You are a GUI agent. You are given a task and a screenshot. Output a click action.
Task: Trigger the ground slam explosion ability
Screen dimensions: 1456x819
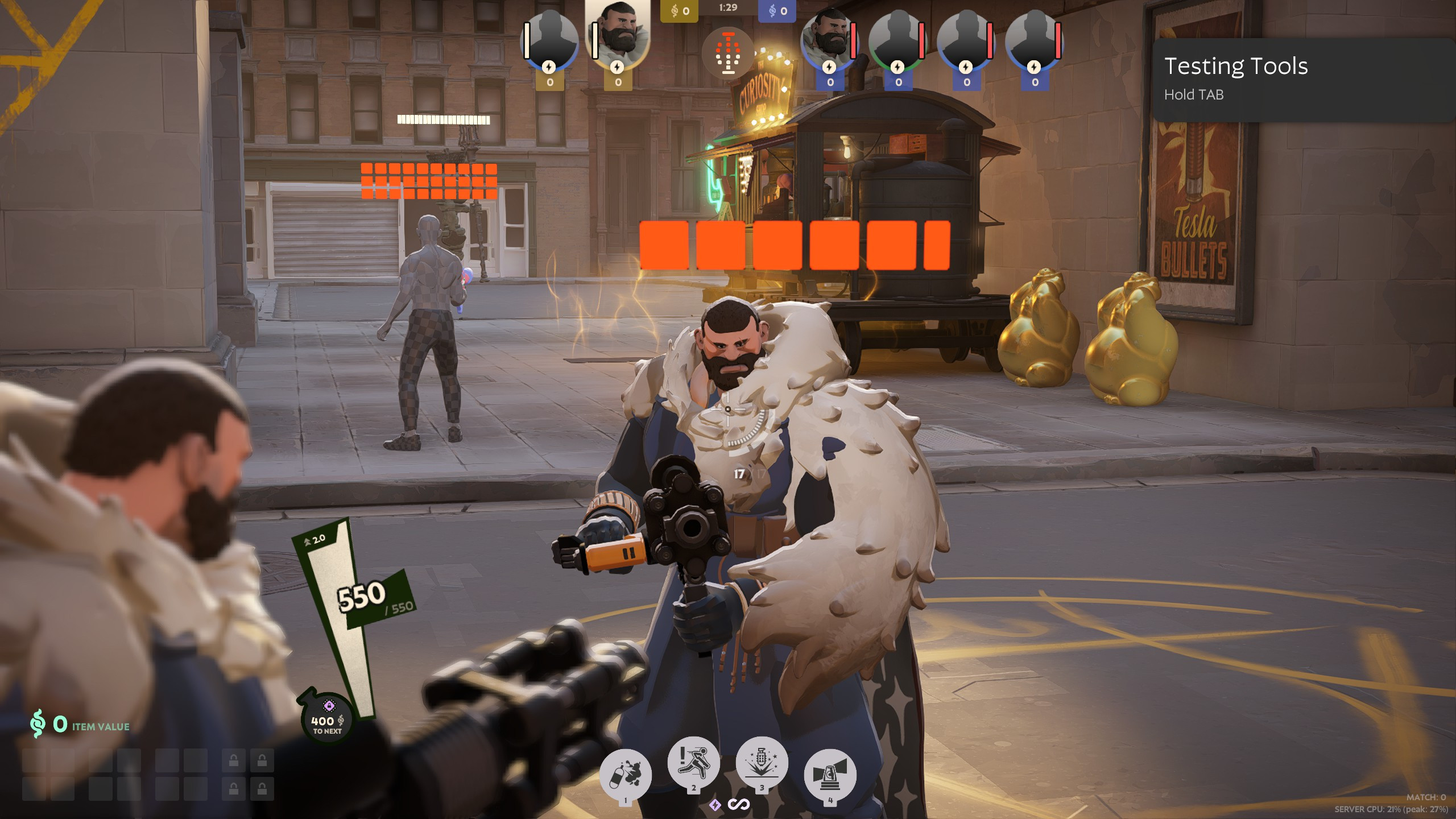click(x=762, y=762)
